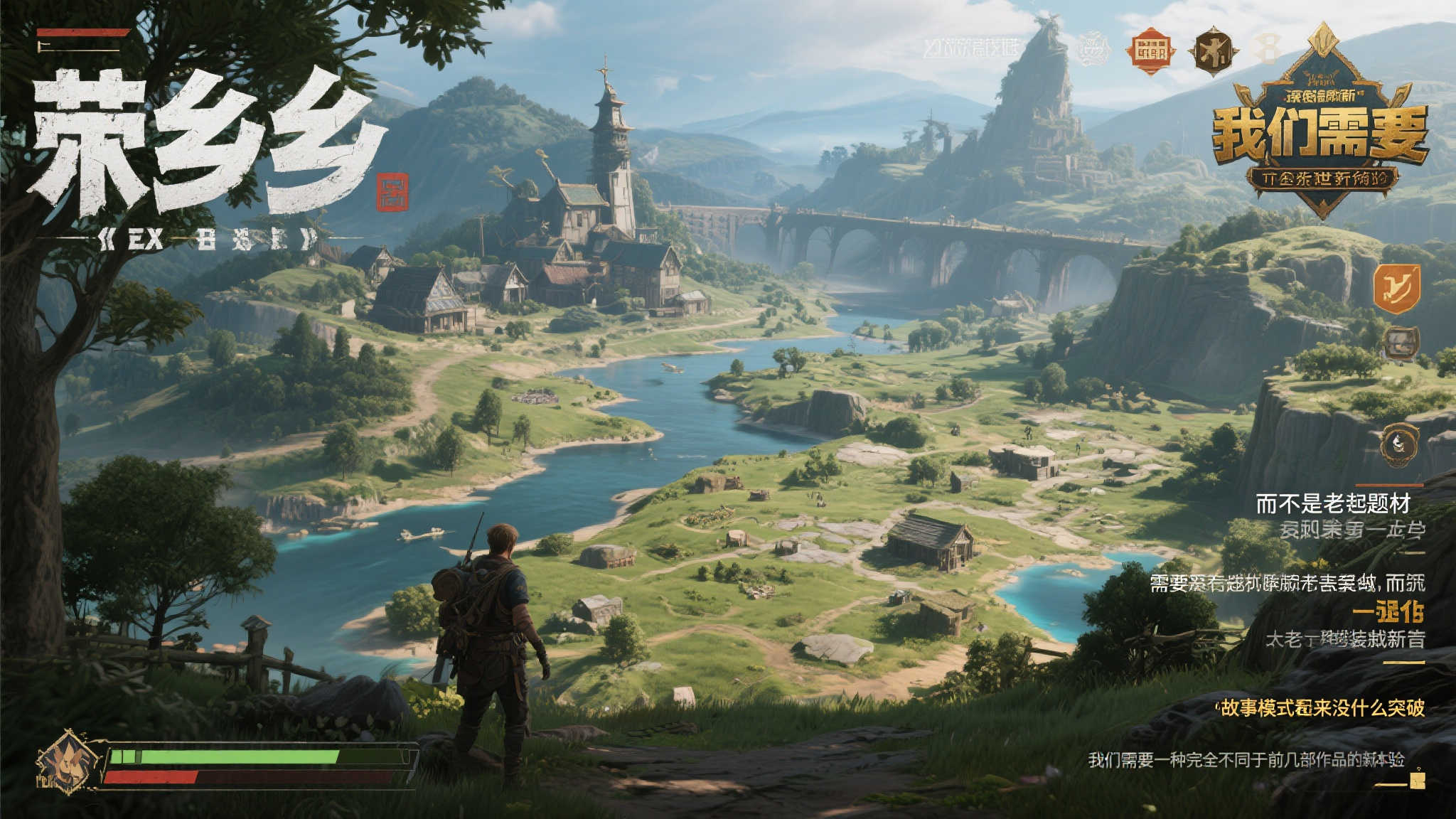Choose the yellow 故事模式 text line

click(x=1321, y=708)
